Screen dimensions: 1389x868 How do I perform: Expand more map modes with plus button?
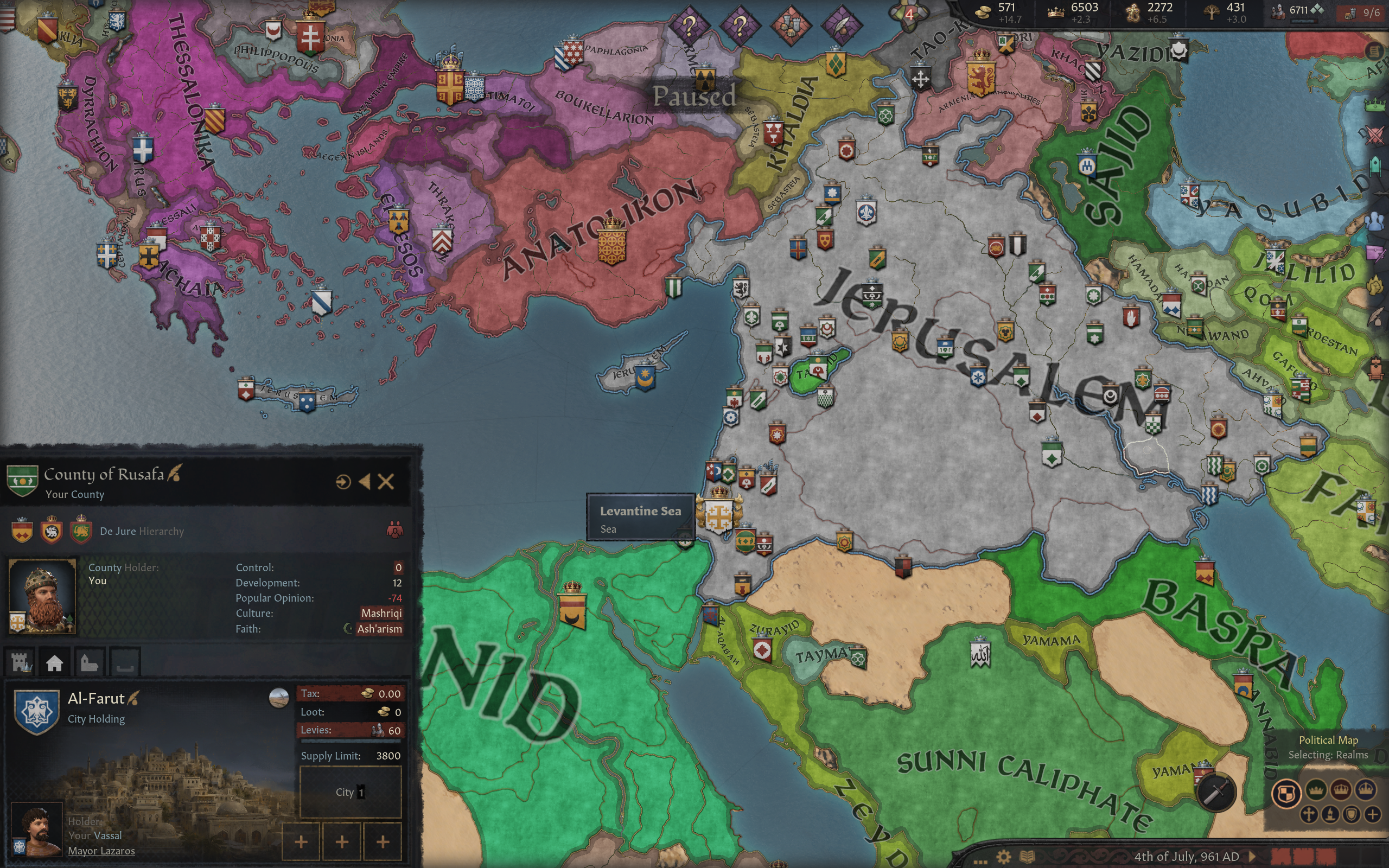[1372, 815]
